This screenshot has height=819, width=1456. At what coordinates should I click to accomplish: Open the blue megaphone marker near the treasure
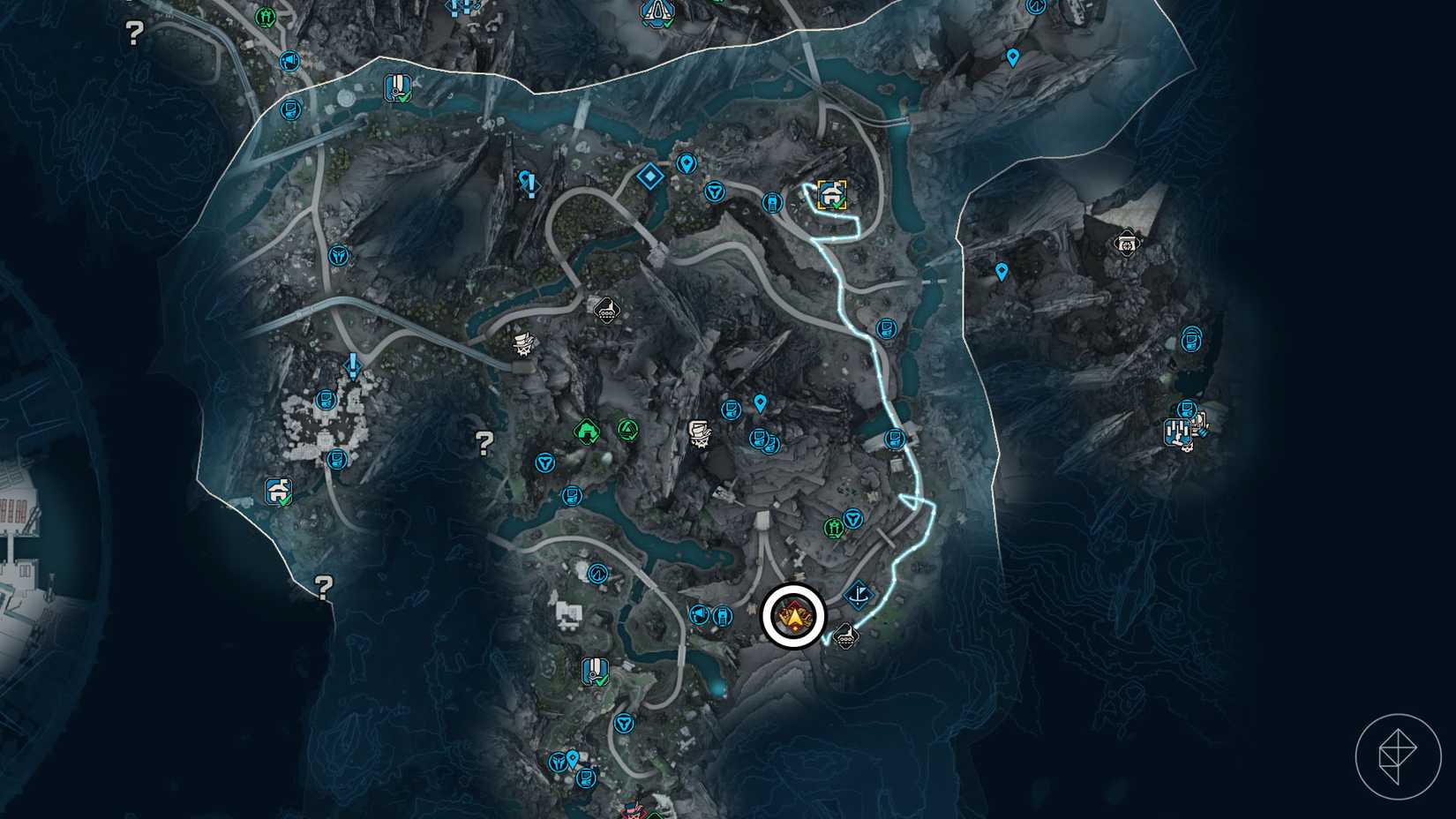[699, 612]
